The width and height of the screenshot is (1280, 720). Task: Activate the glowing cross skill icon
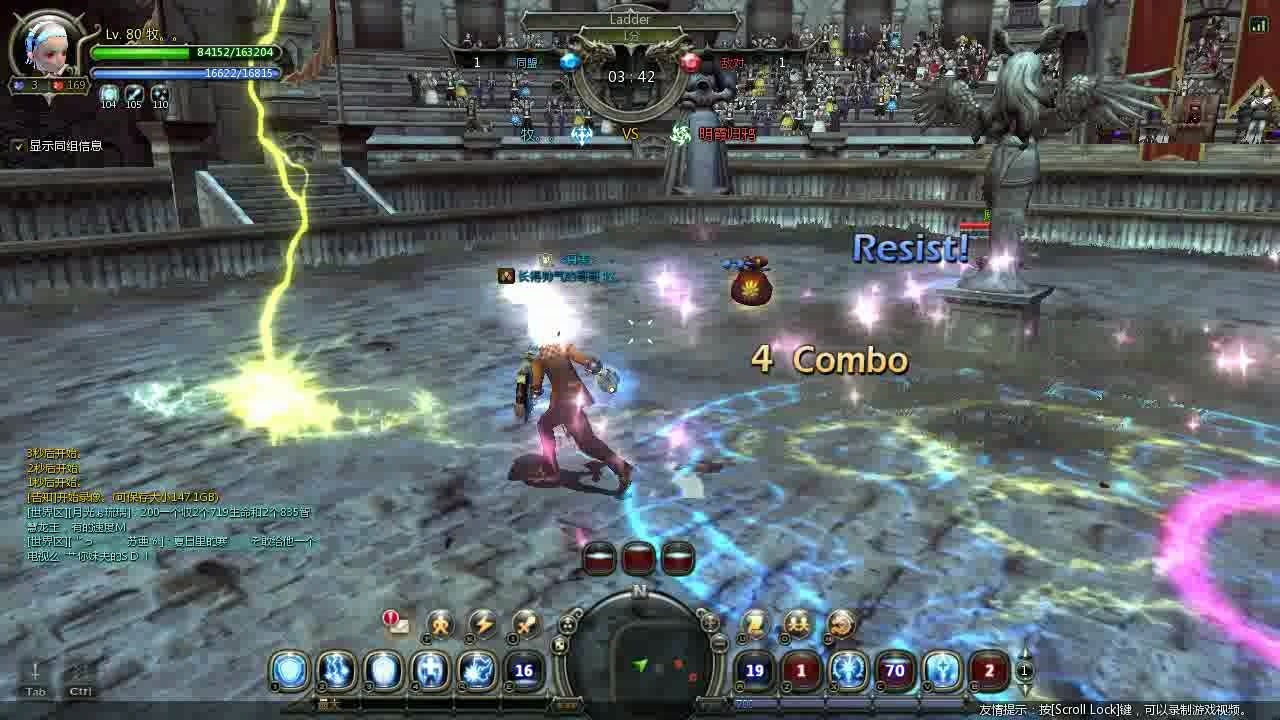[x=431, y=671]
